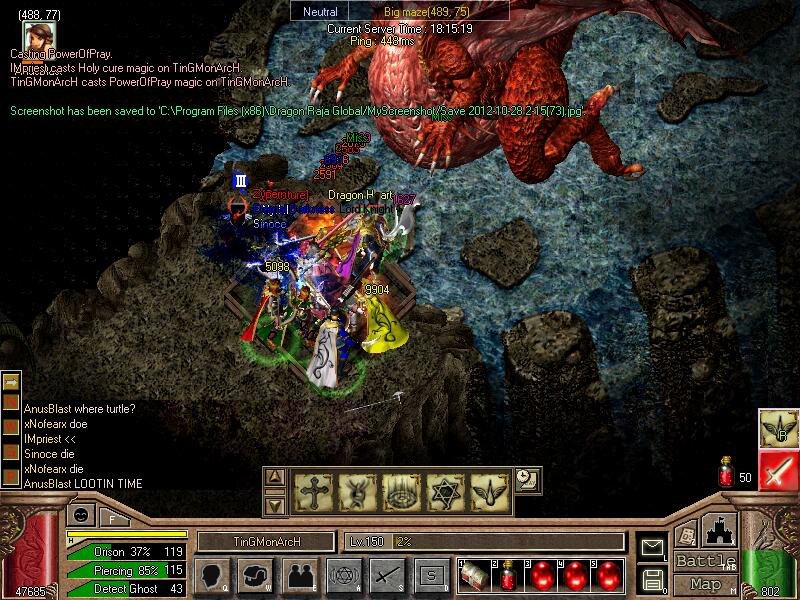
Task: Open the castle icon menu
Action: point(720,529)
